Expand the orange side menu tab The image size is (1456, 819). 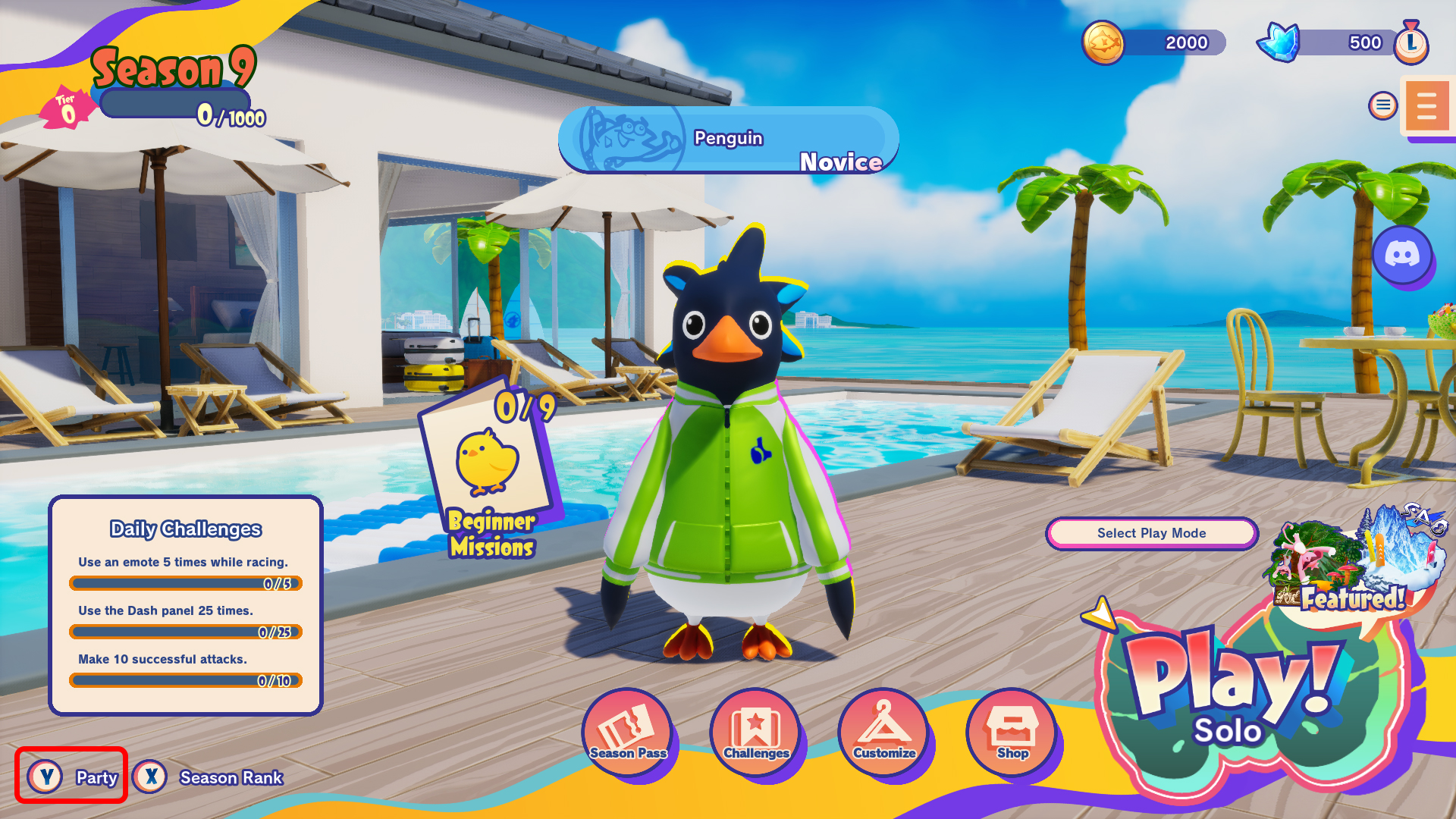(1427, 106)
